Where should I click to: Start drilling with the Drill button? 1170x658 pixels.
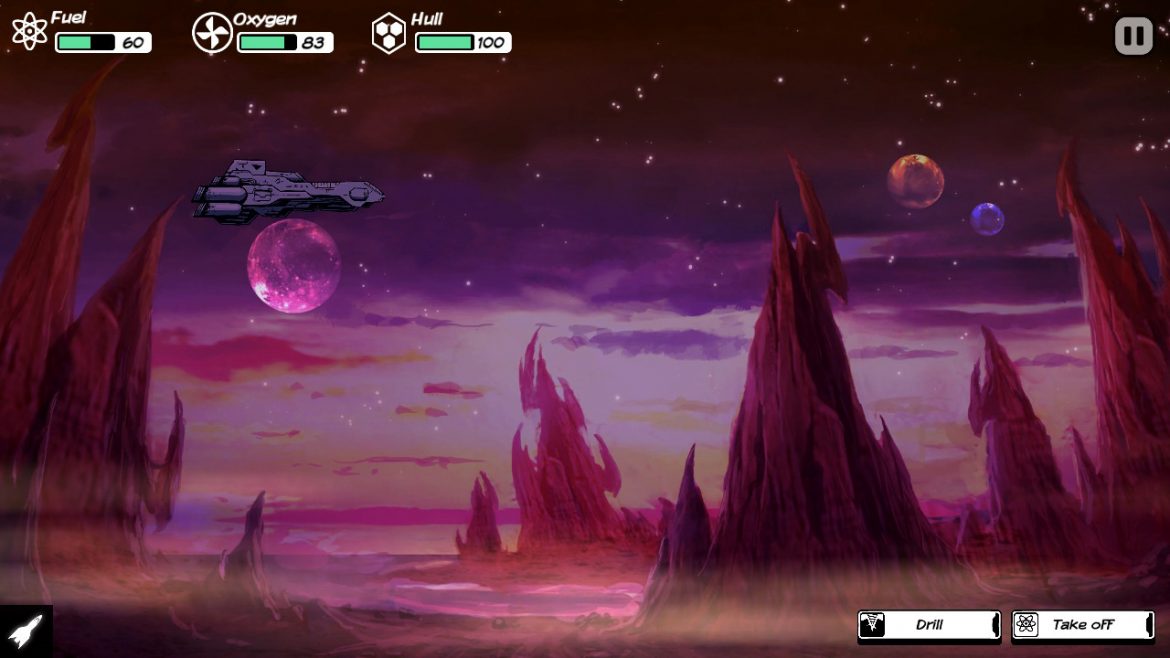[x=929, y=625]
